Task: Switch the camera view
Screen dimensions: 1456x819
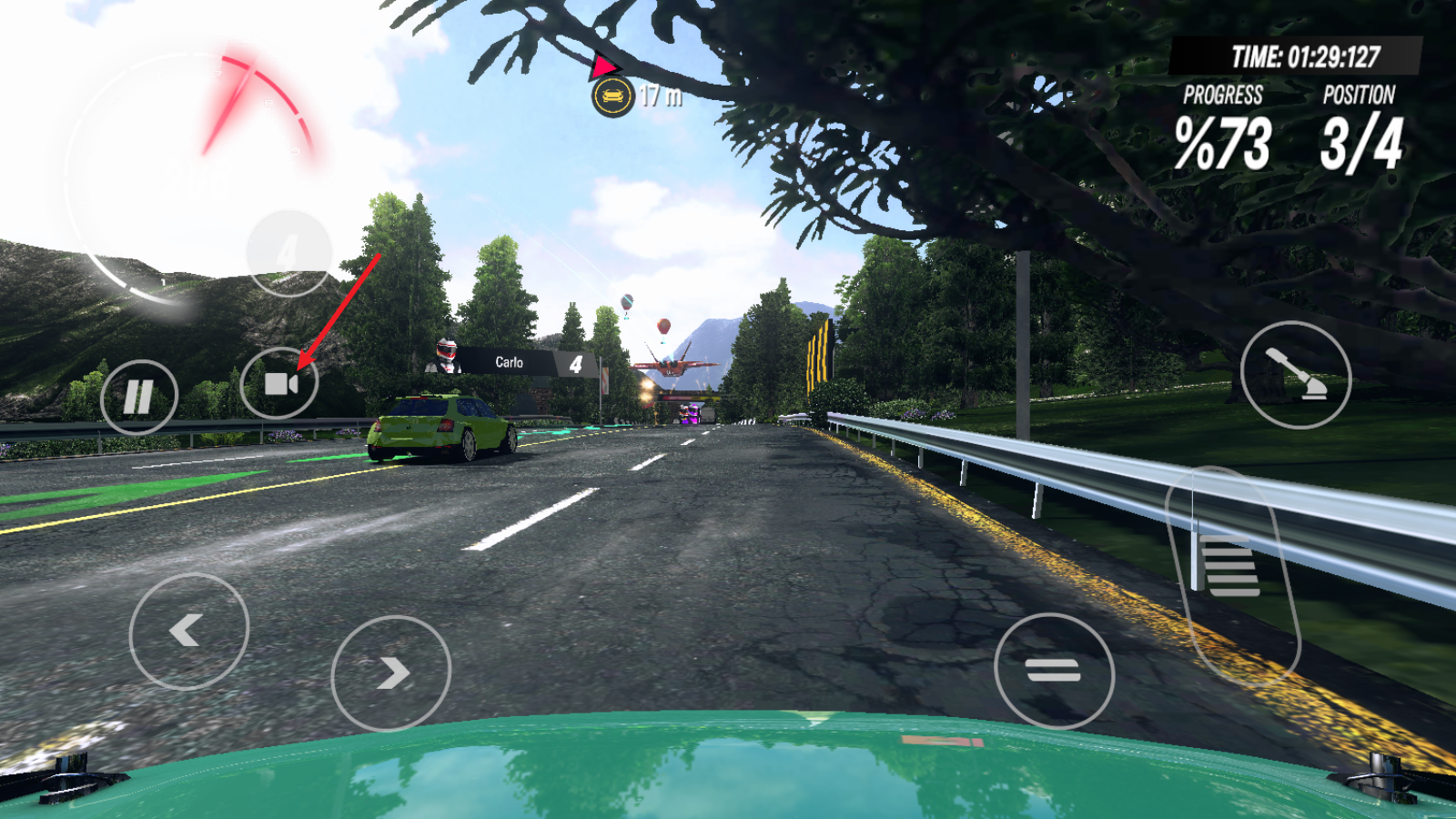Action: 279,384
